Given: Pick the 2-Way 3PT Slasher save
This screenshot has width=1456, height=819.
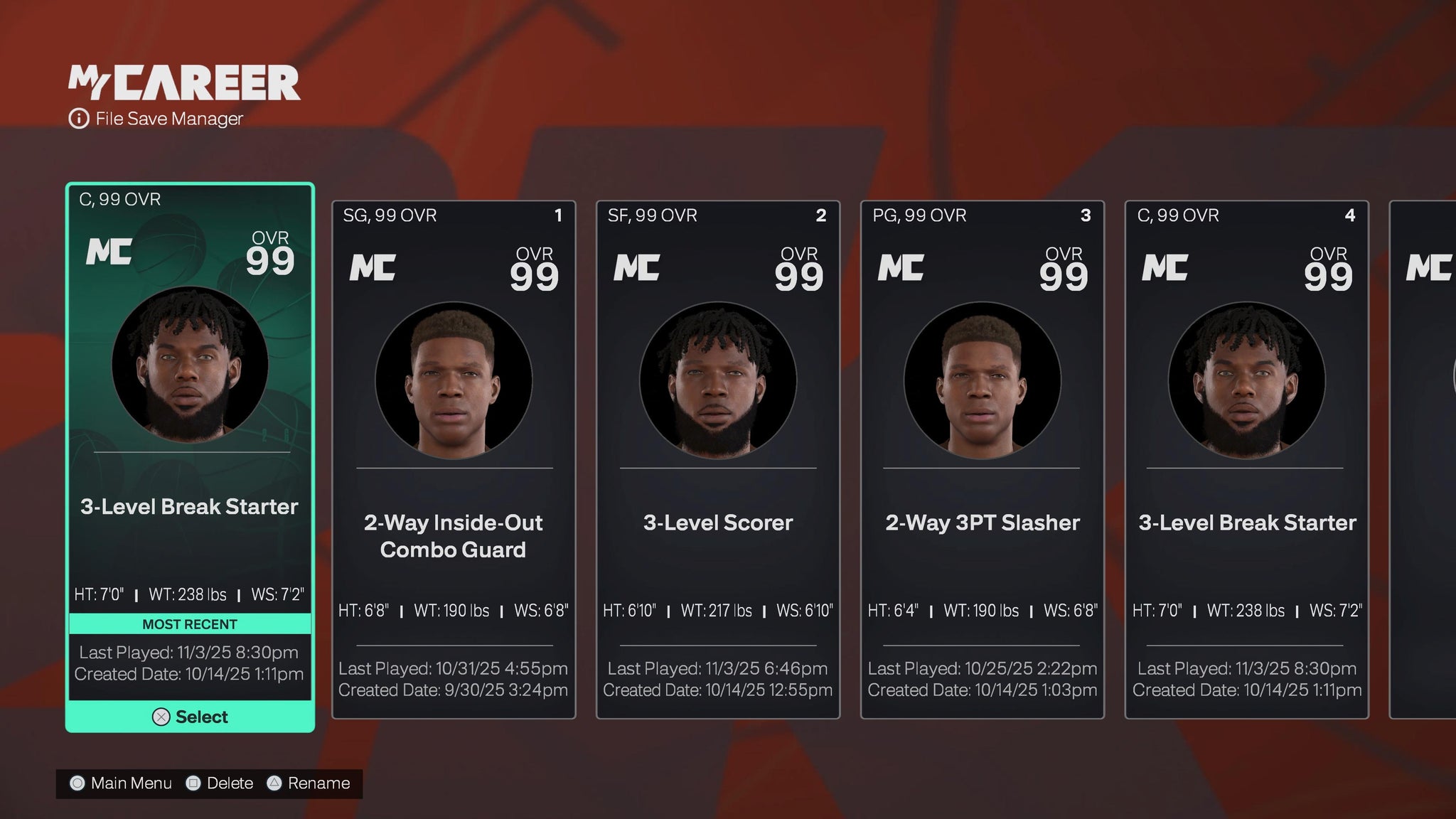Looking at the screenshot, I should click(x=982, y=459).
